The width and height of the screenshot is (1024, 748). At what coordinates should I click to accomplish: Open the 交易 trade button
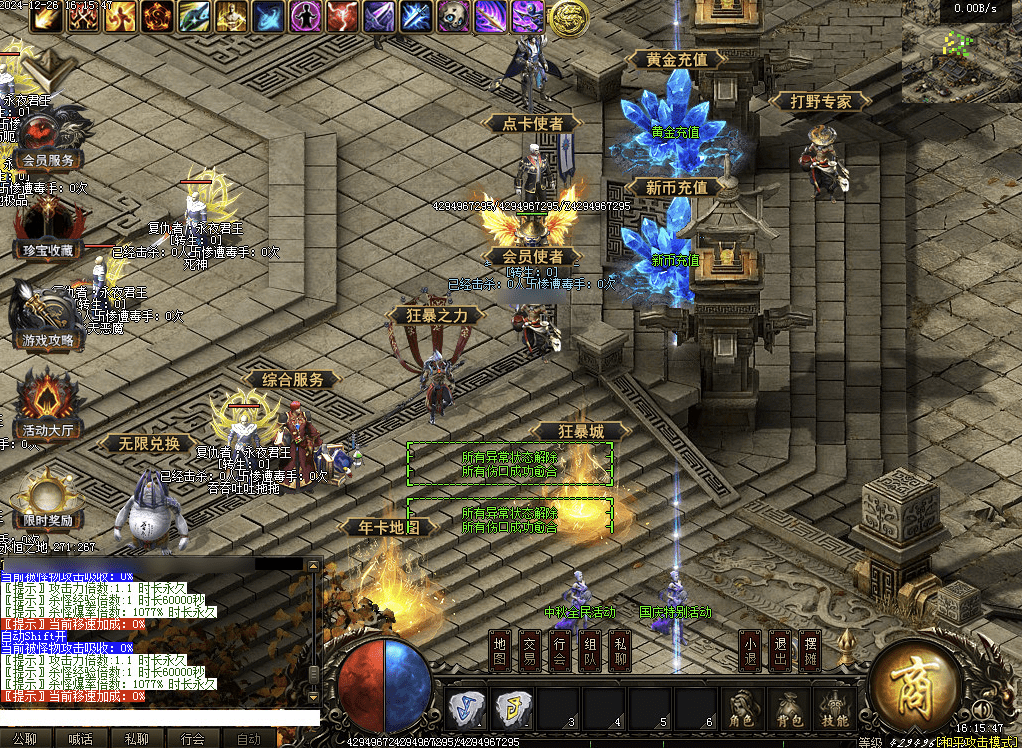[x=531, y=652]
